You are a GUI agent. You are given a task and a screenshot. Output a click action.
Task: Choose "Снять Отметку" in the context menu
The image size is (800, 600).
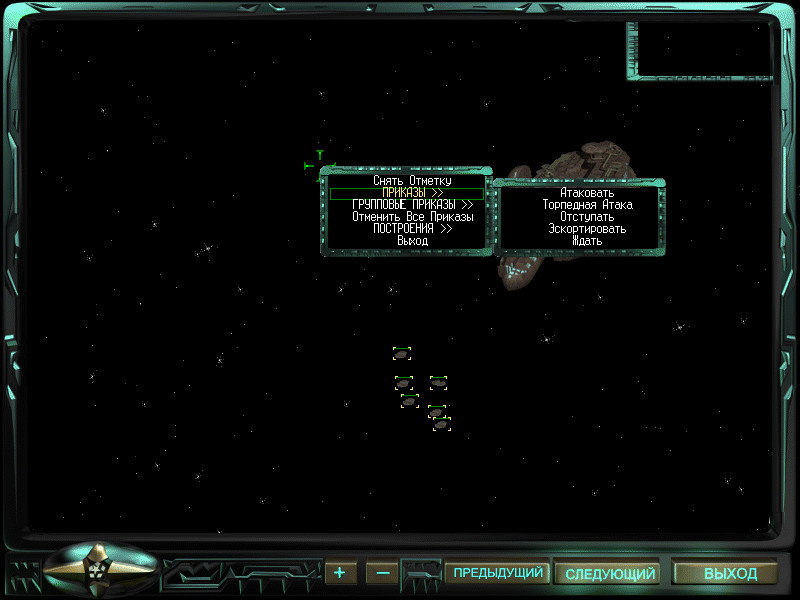(412, 181)
